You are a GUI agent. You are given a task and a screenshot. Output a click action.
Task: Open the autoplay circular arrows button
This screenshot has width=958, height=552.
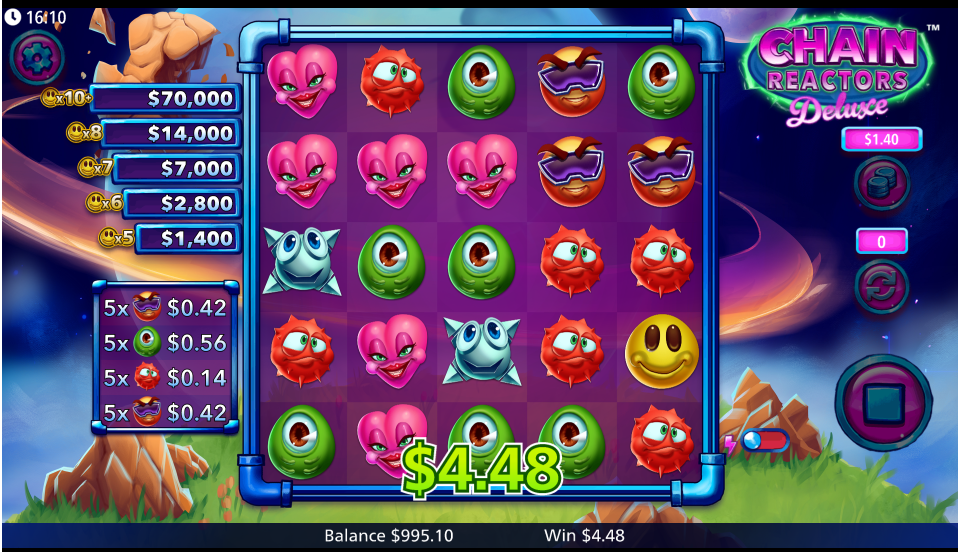881,285
